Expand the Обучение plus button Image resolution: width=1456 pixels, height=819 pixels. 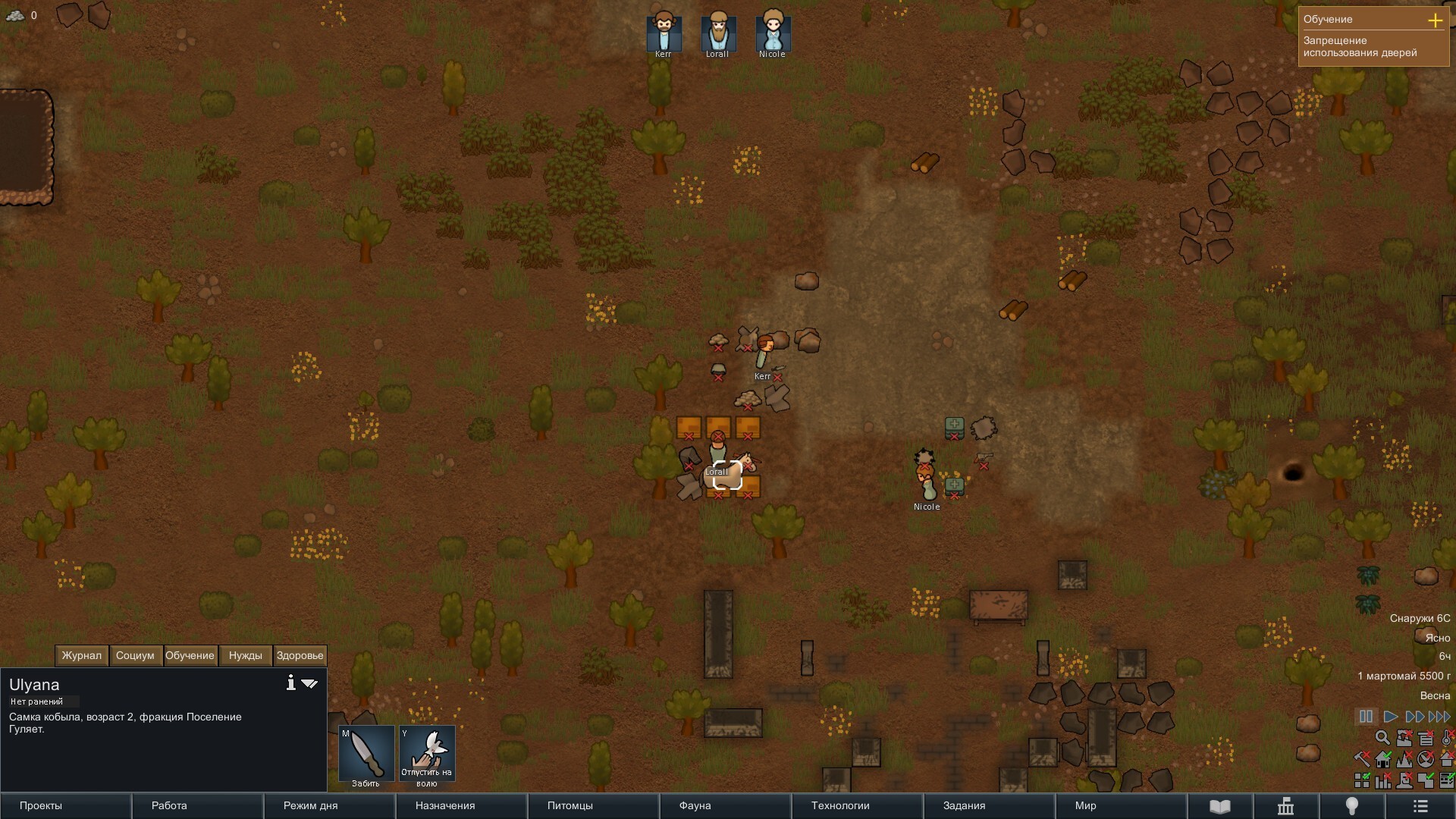point(1435,20)
